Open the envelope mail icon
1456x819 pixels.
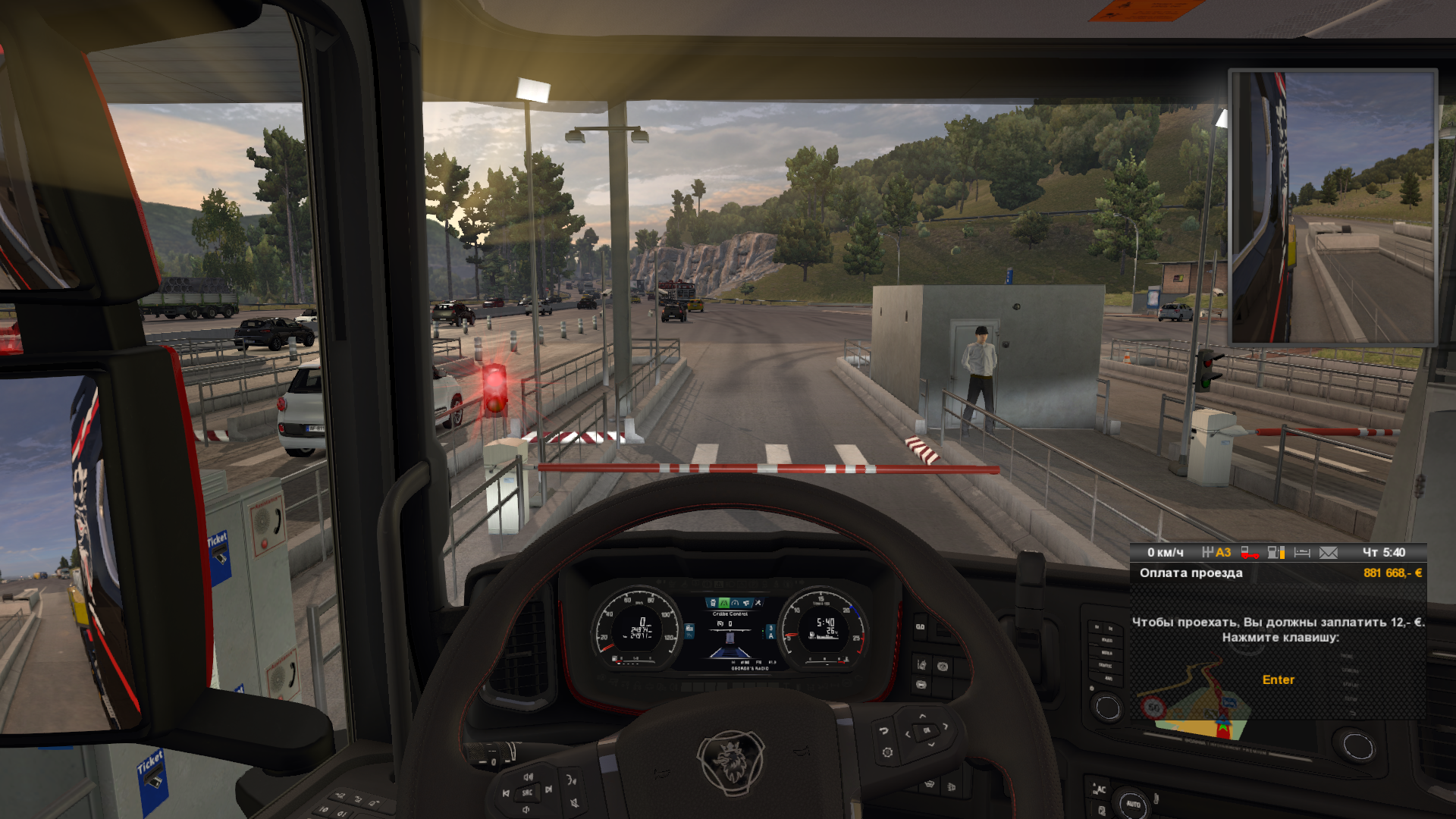[1329, 553]
